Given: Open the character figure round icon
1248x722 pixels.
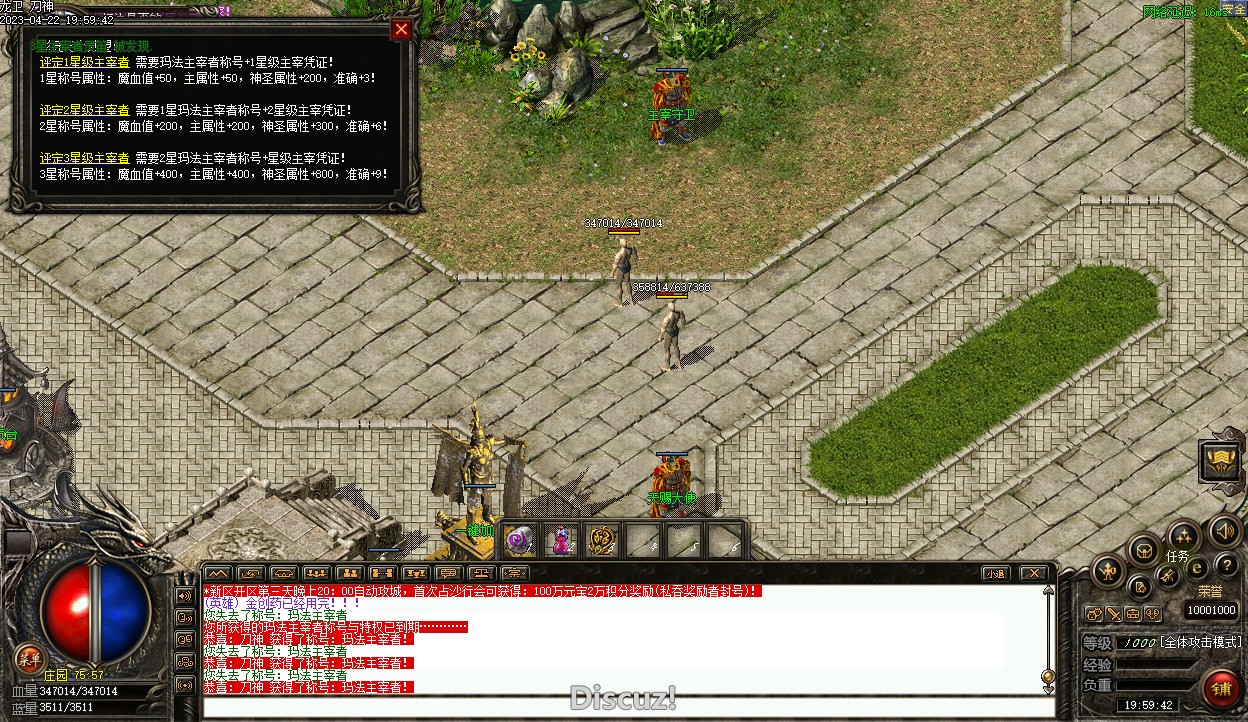Looking at the screenshot, I should tap(1108, 572).
